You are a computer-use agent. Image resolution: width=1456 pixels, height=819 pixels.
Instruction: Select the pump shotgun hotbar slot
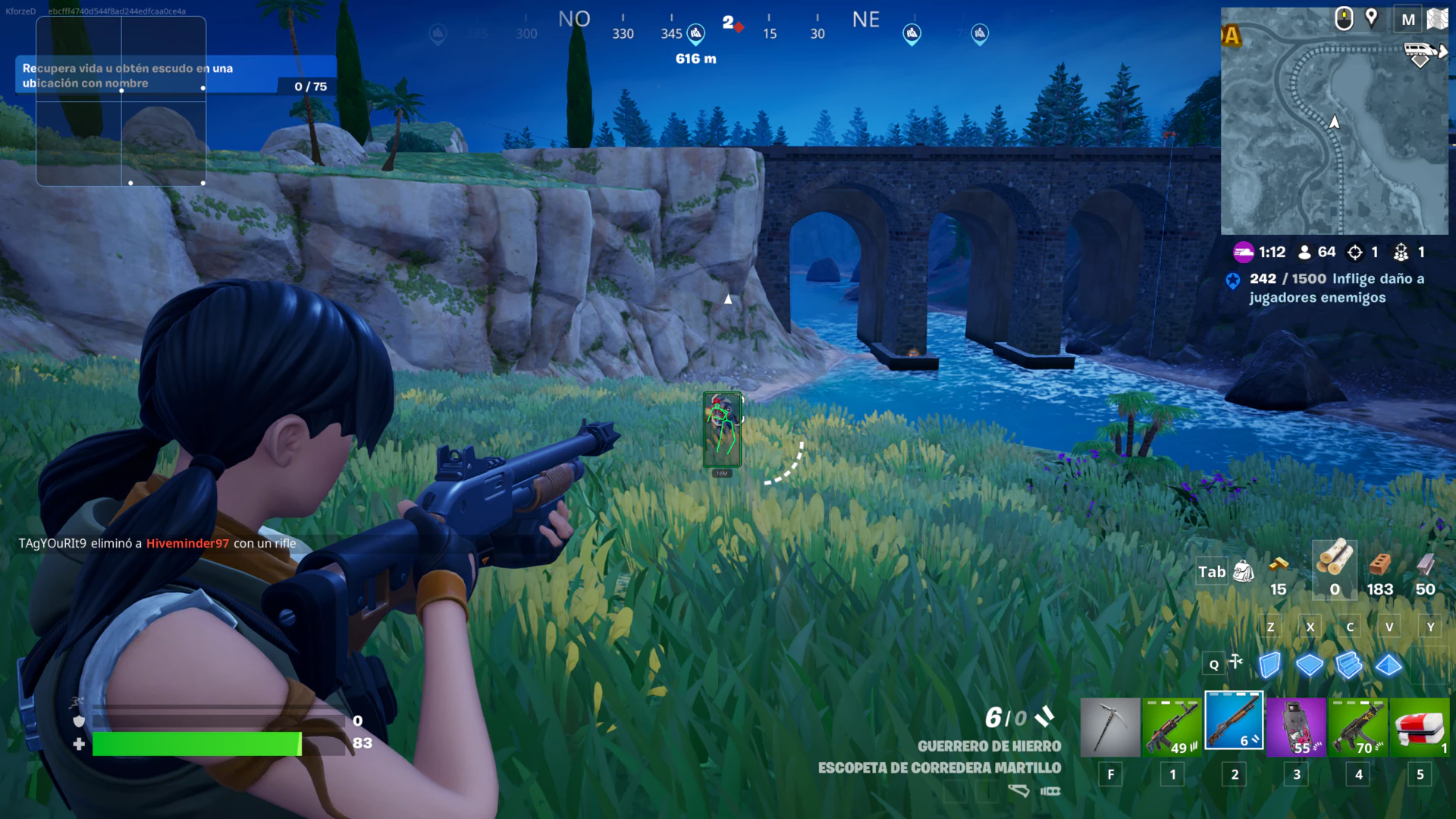[x=1234, y=721]
